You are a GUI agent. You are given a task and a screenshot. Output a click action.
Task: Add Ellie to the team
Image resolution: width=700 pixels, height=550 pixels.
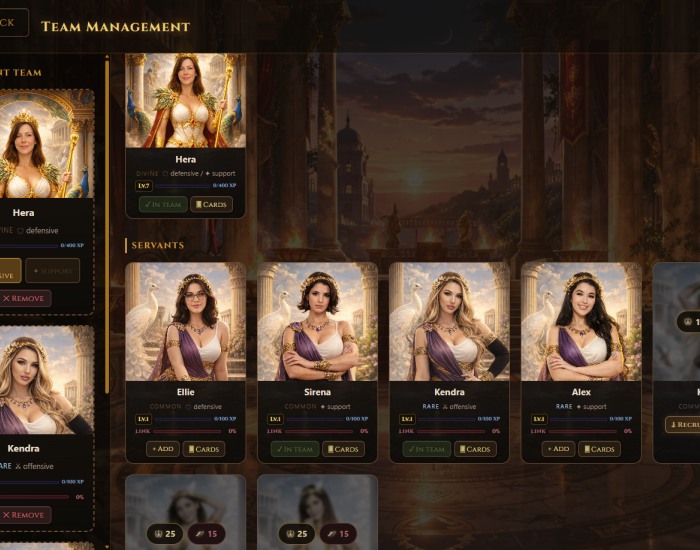point(163,449)
